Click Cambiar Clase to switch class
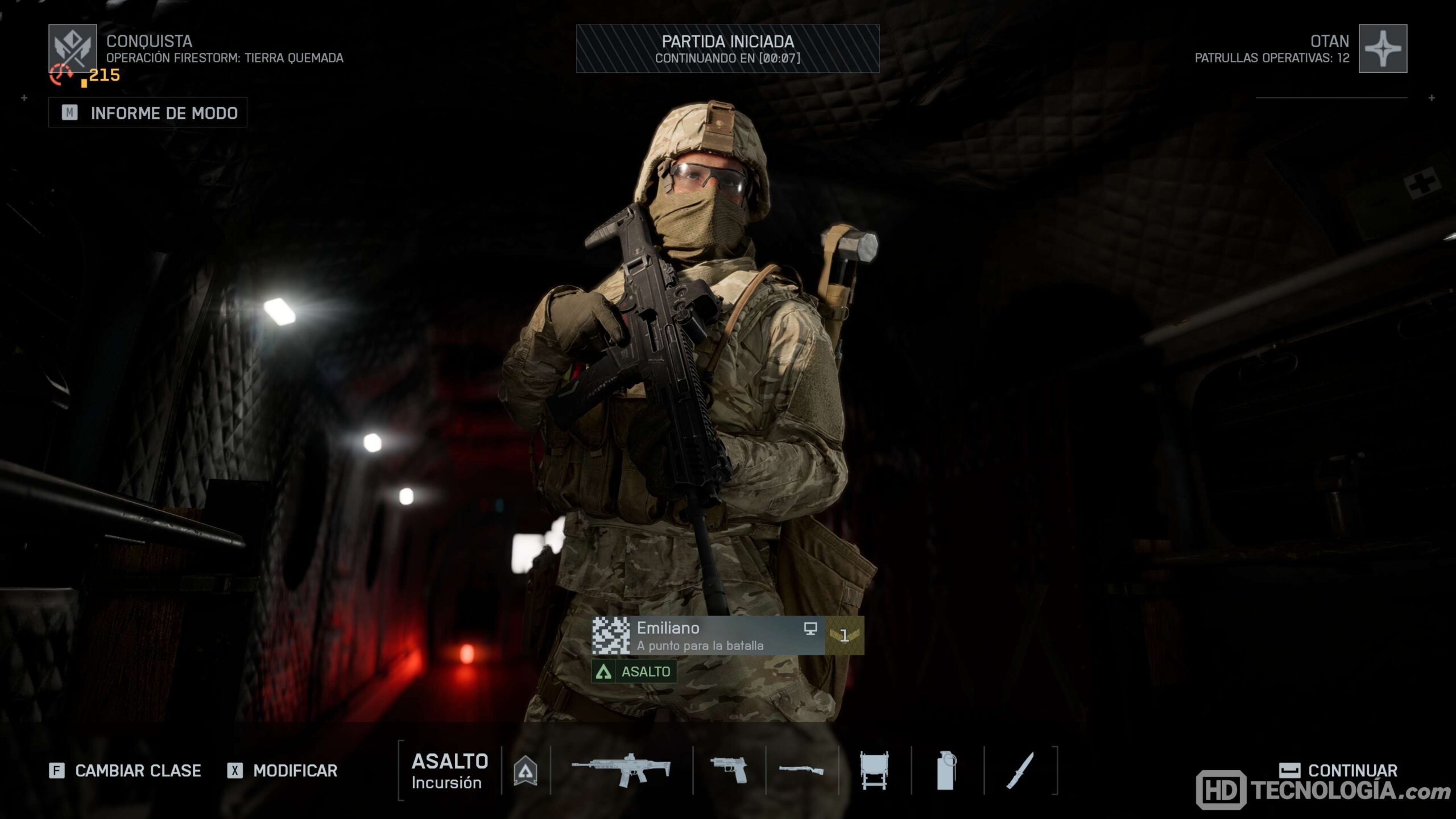Screen dimensions: 1456x819 126,771
